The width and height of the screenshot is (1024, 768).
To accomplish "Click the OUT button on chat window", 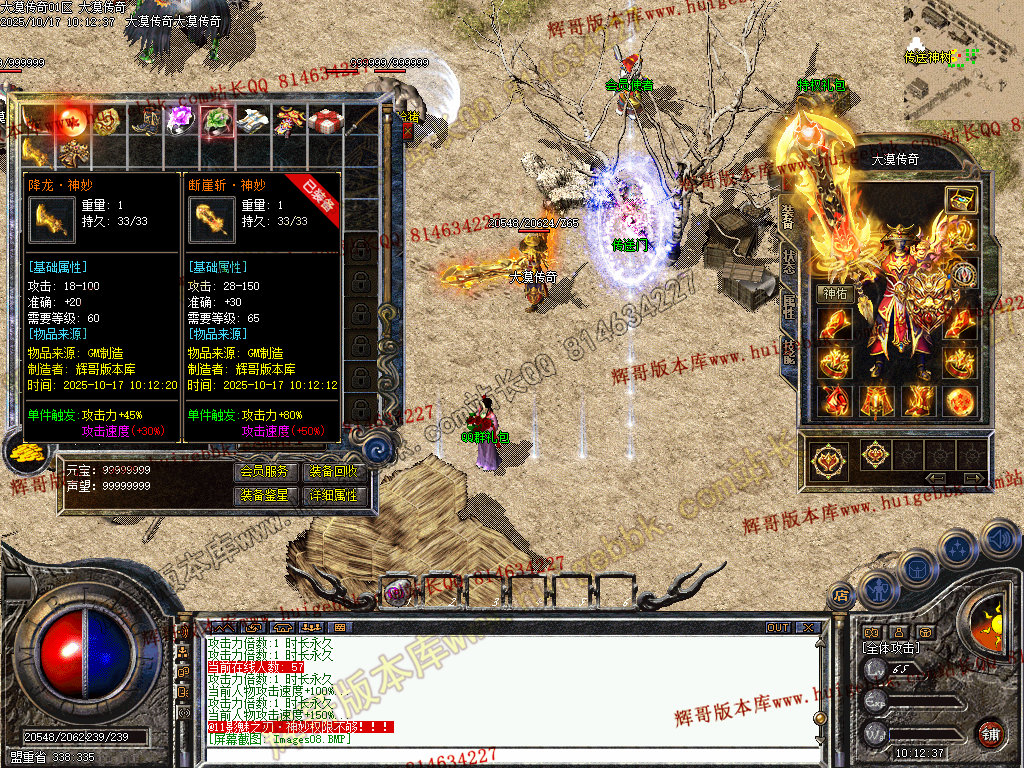I will (777, 628).
